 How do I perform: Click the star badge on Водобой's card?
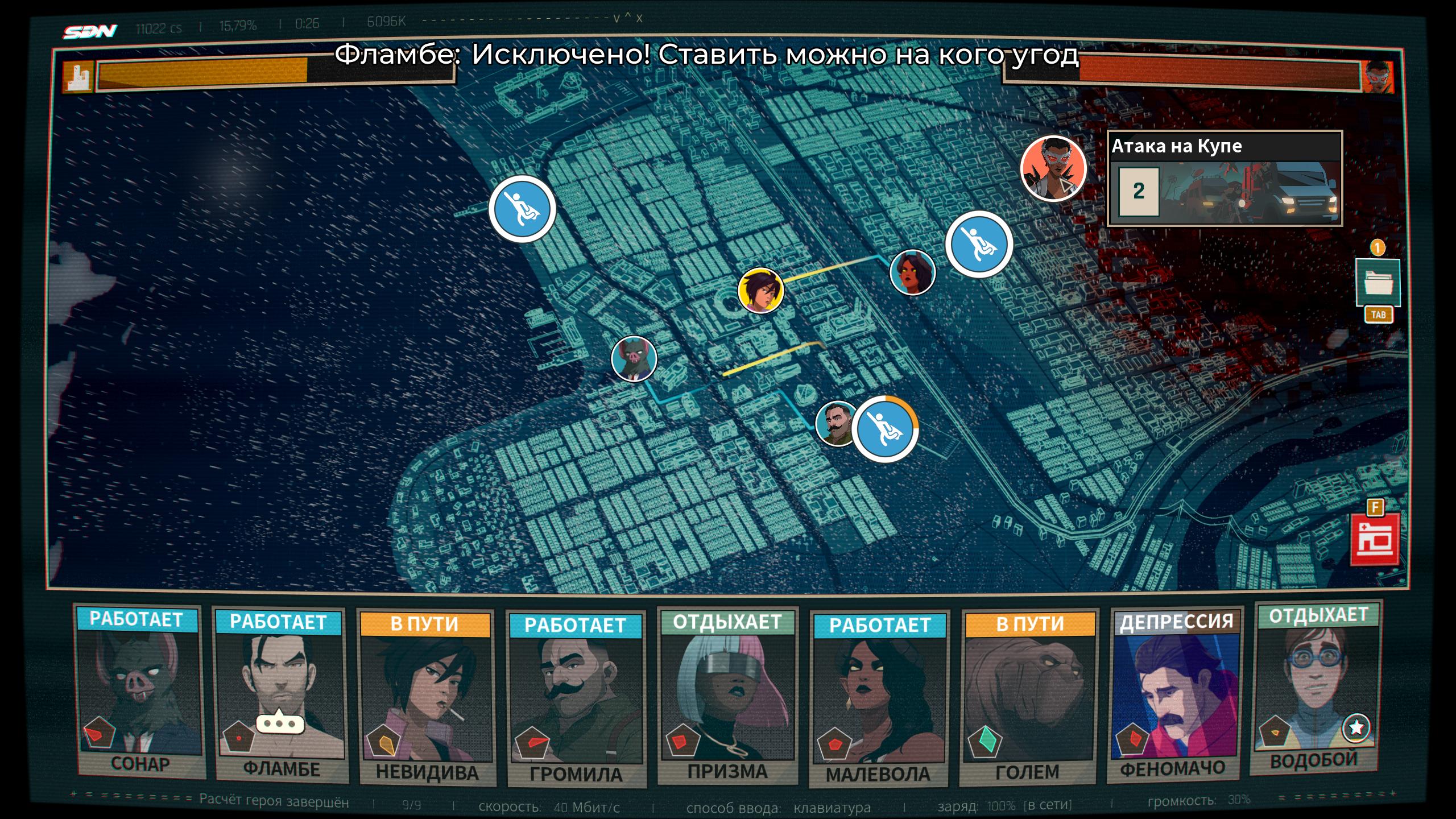point(1356,727)
